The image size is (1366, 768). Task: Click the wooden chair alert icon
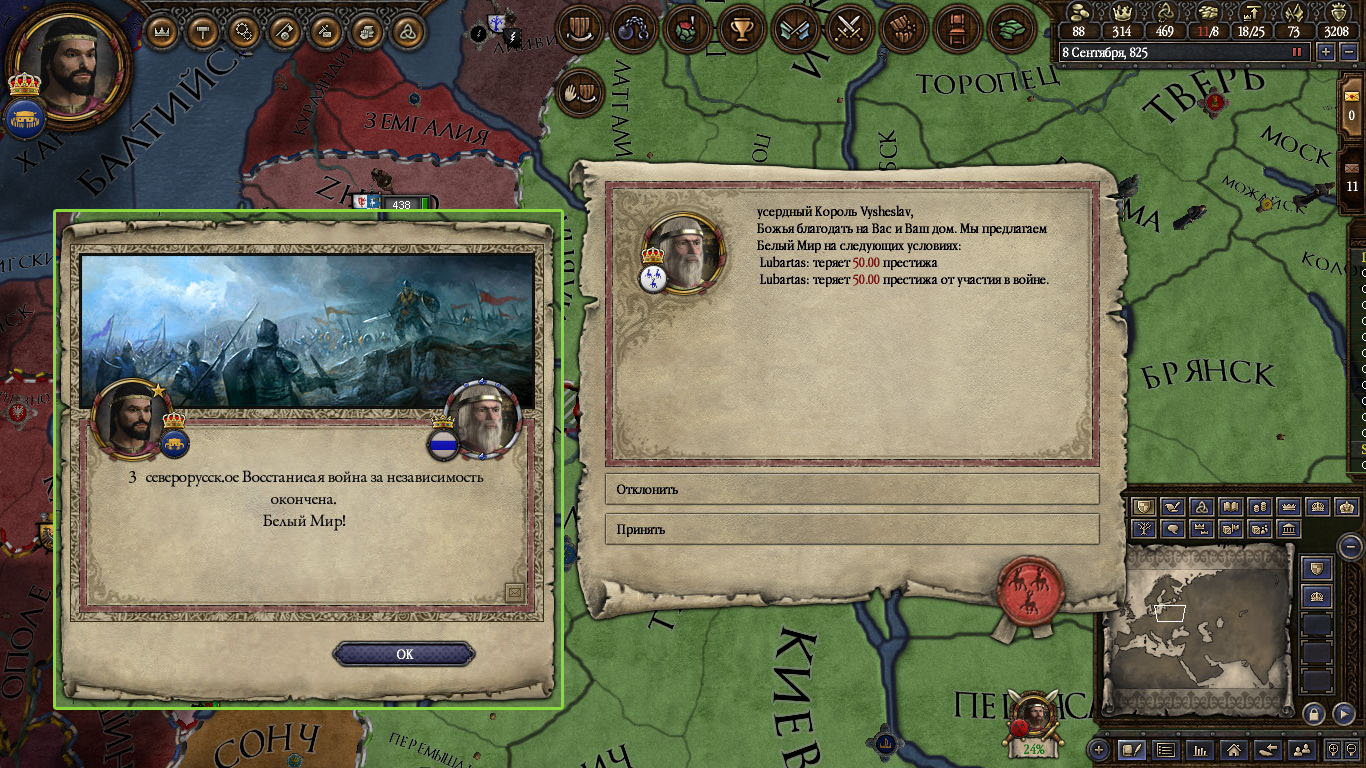957,29
